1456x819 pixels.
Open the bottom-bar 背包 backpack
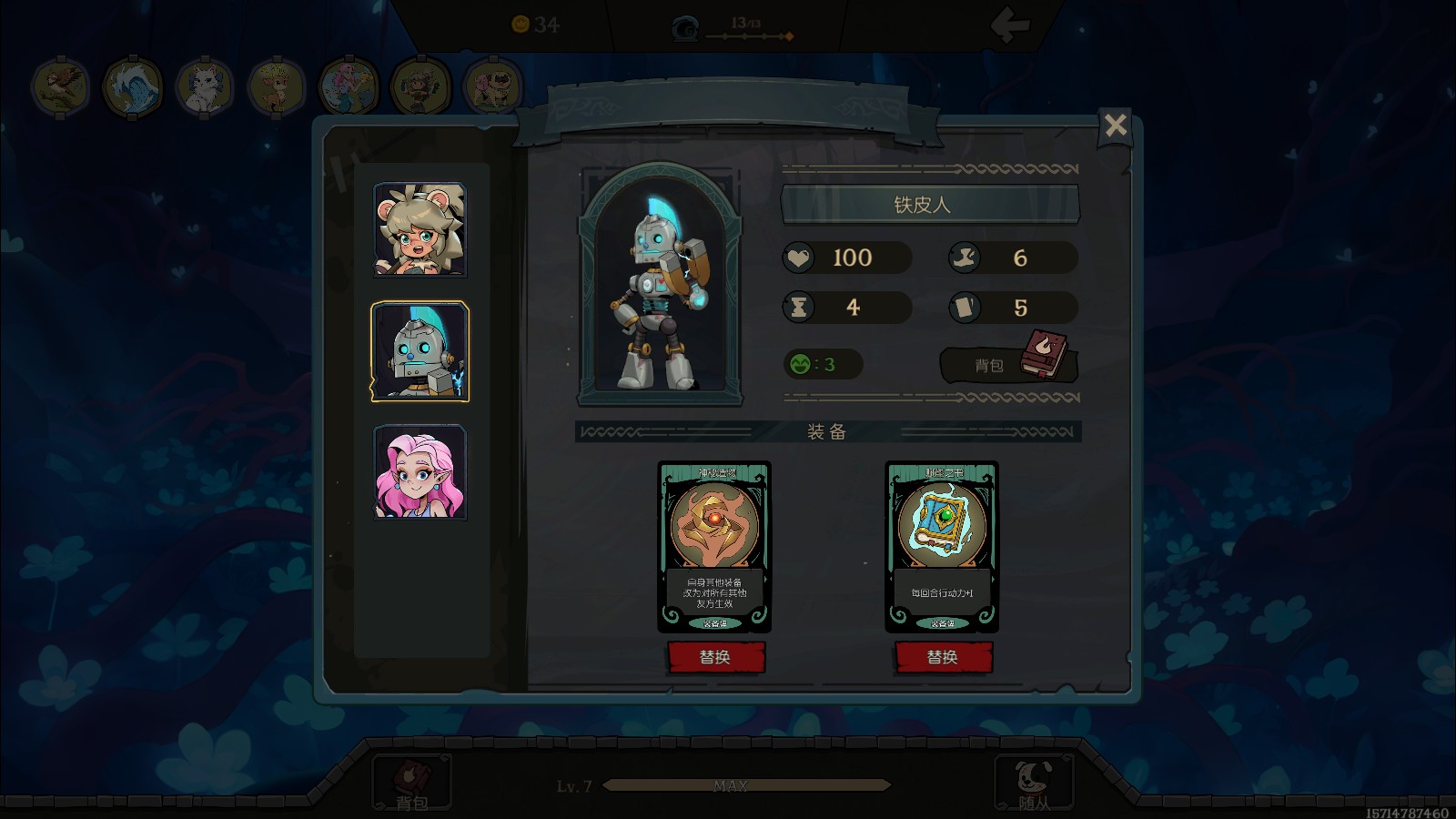click(x=411, y=784)
